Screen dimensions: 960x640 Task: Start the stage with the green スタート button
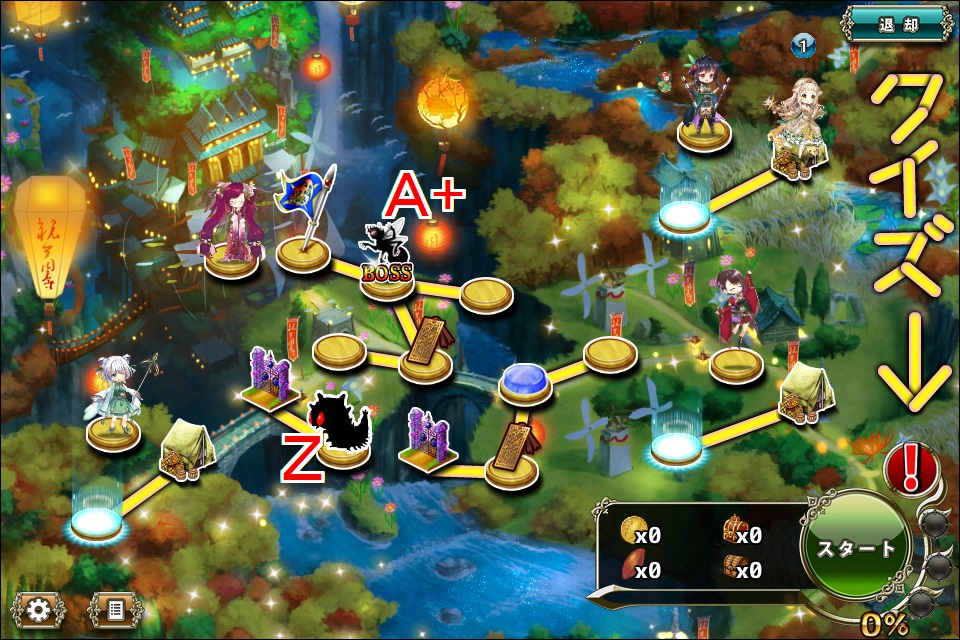tap(857, 548)
